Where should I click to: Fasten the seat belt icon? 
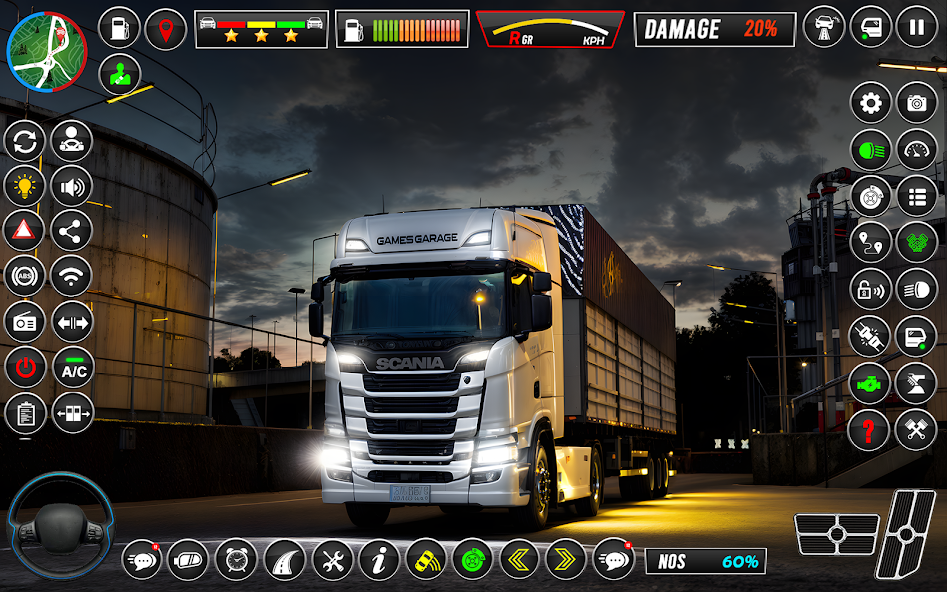click(x=869, y=336)
